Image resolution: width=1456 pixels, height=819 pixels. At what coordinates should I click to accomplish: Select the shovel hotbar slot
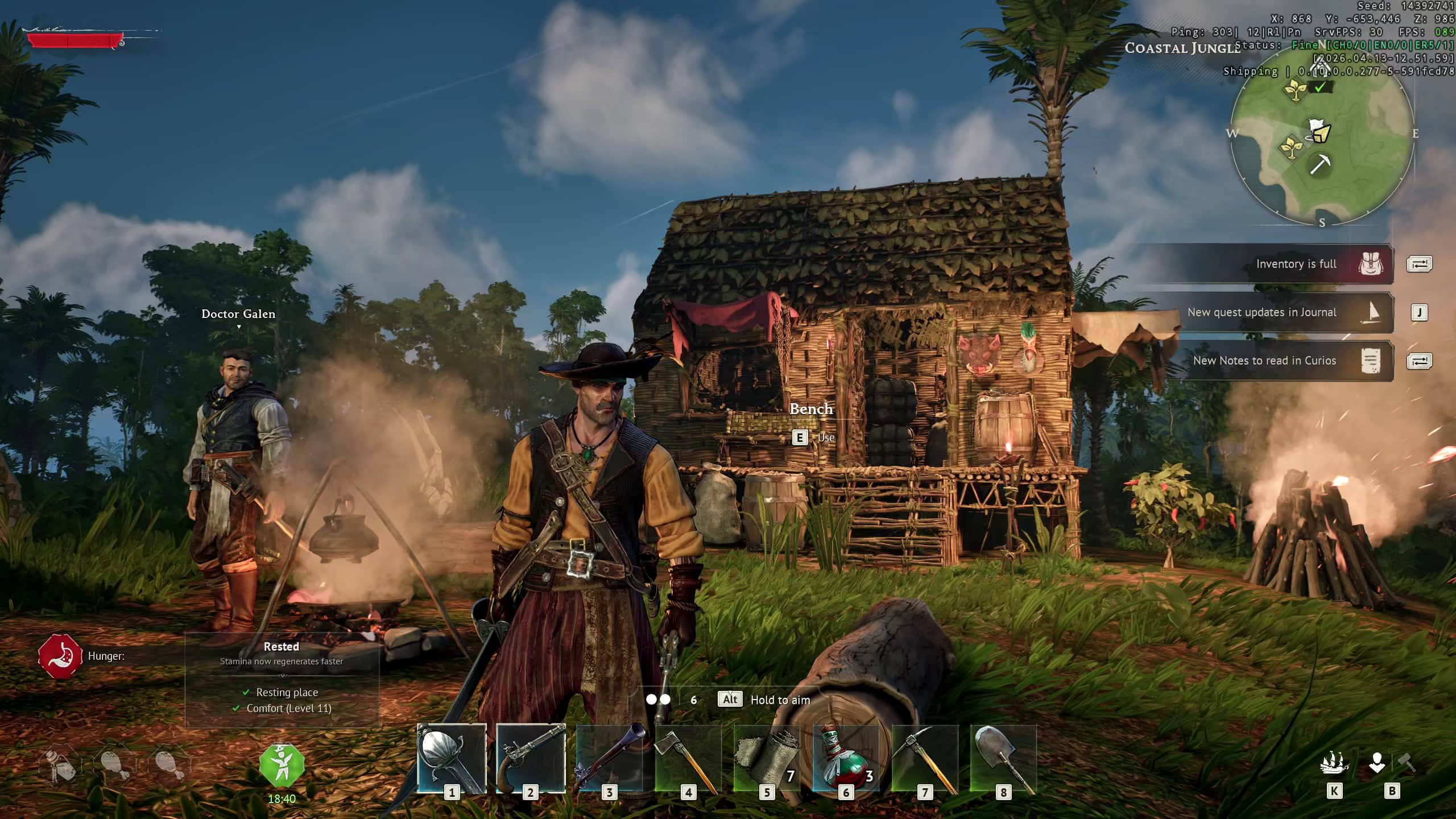click(1003, 759)
